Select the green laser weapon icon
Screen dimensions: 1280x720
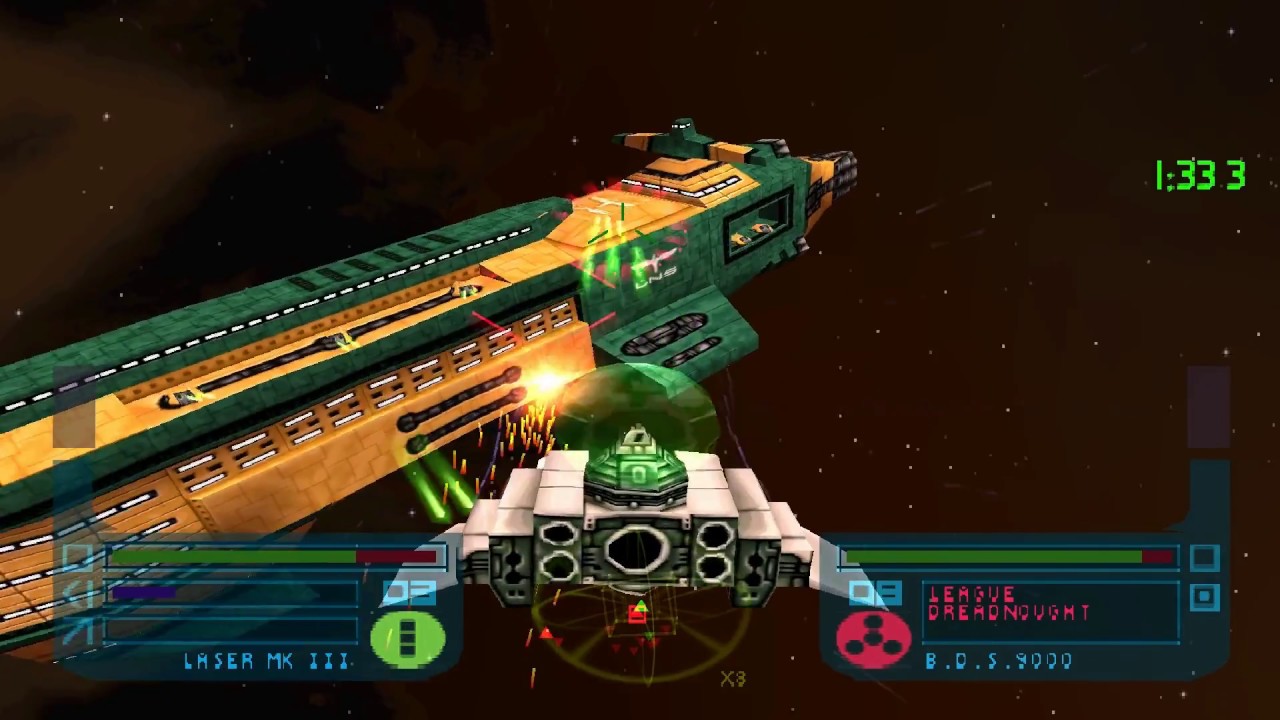pyautogui.click(x=407, y=640)
